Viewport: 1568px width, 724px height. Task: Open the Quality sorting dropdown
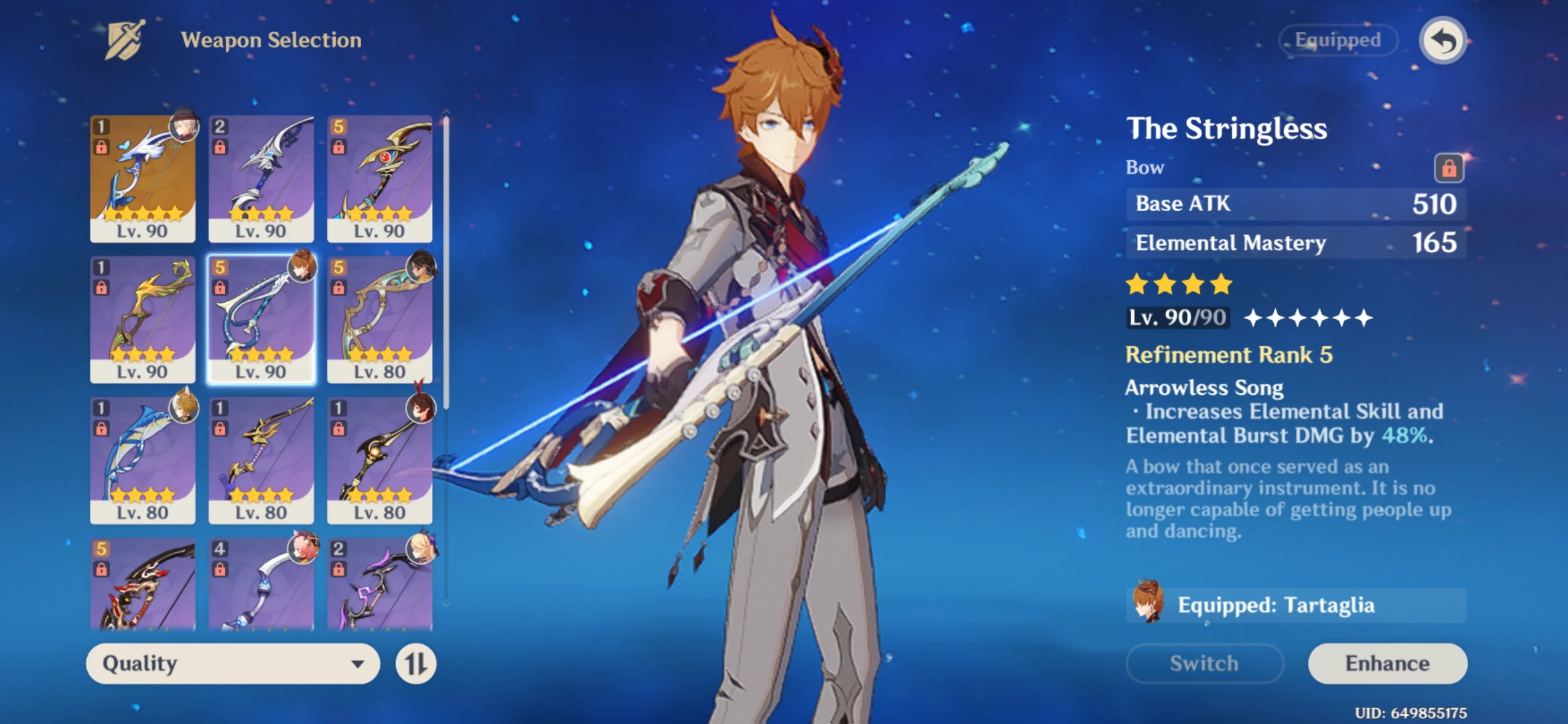[x=231, y=664]
